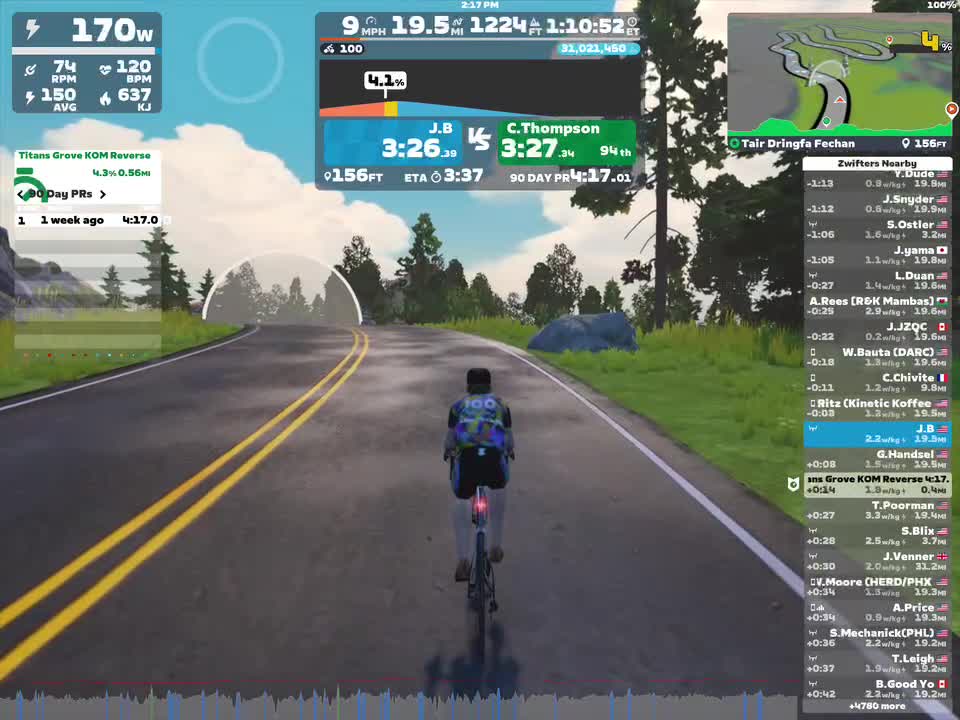The width and height of the screenshot is (960, 720).
Task: Select J.Snyder in Zwifters Nearby list
Action: pyautogui.click(x=877, y=204)
